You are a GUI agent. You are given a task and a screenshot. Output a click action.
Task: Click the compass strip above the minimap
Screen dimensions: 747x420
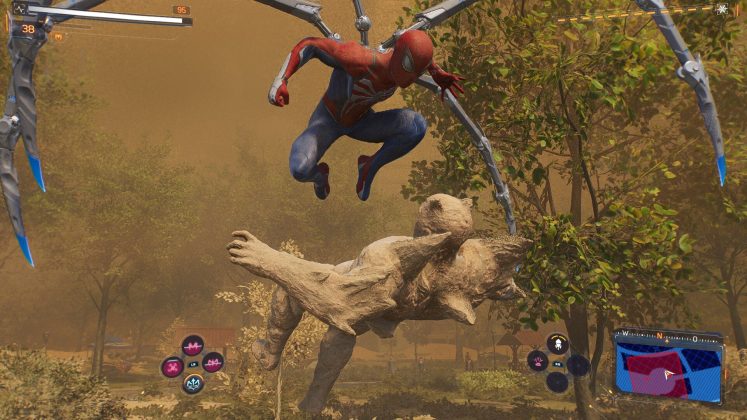tap(666, 334)
